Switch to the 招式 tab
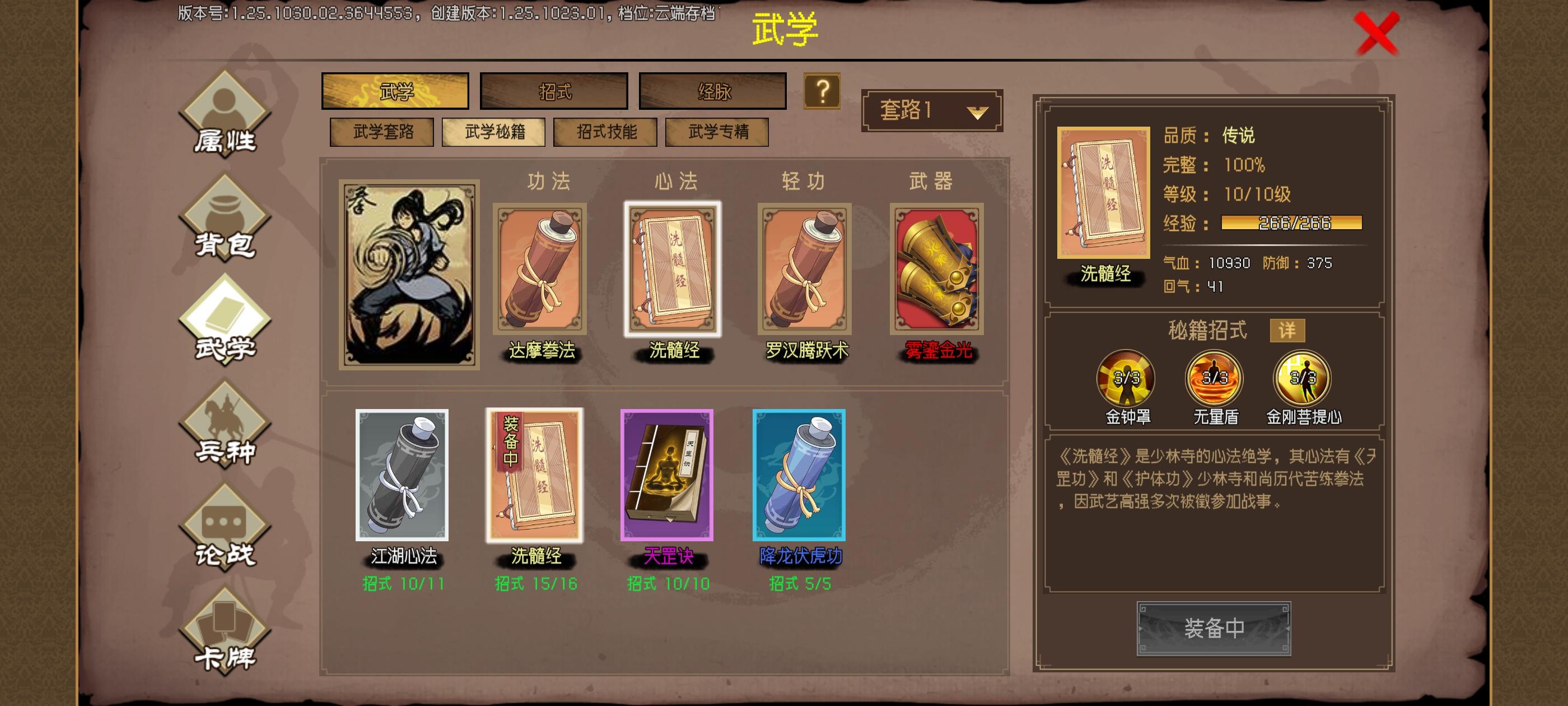 coord(554,90)
